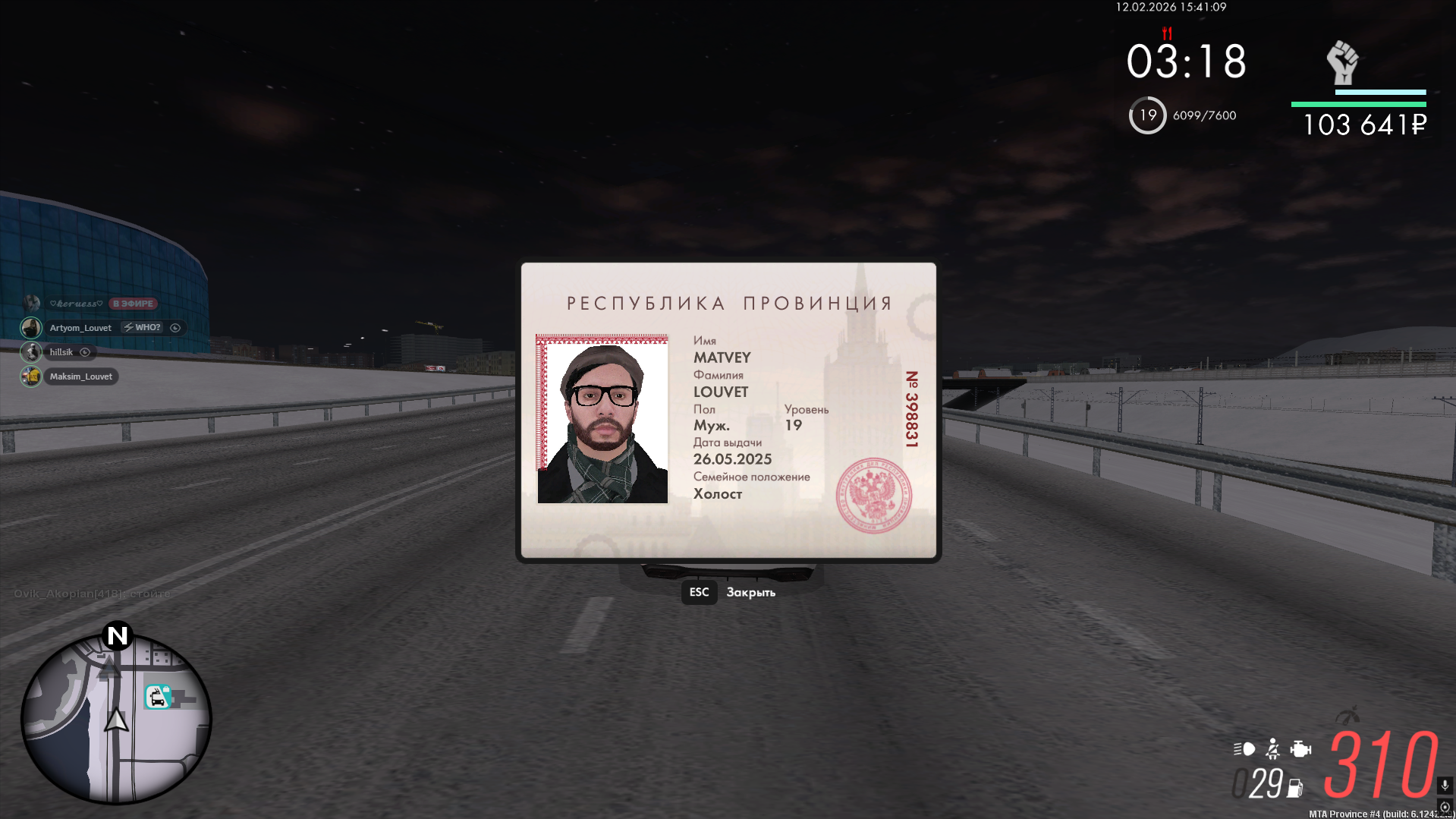Select Artyom_Louvet in the voice list
The width and height of the screenshot is (1456, 819).
80,328
